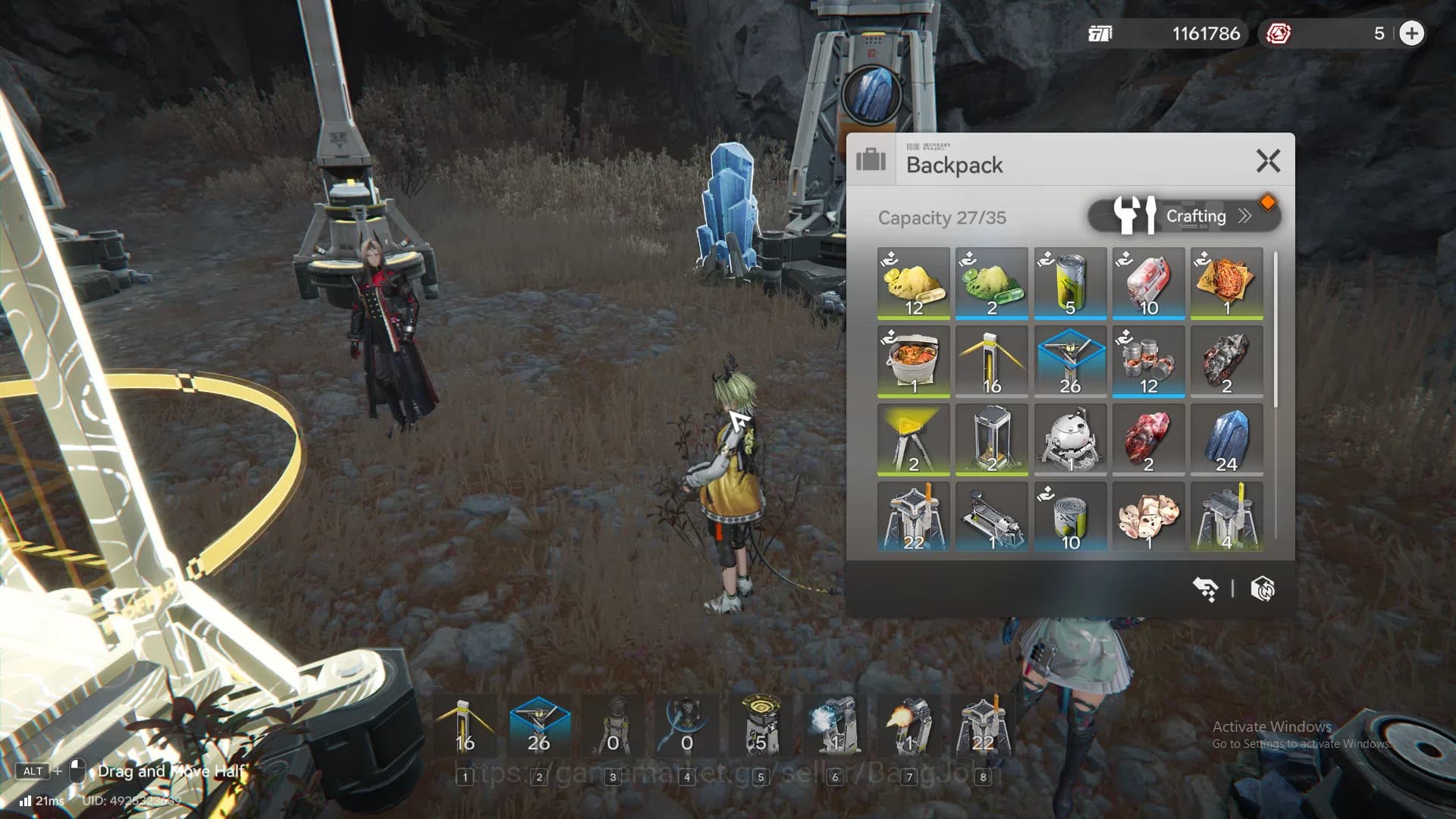Close the Backpack window

[1267, 161]
